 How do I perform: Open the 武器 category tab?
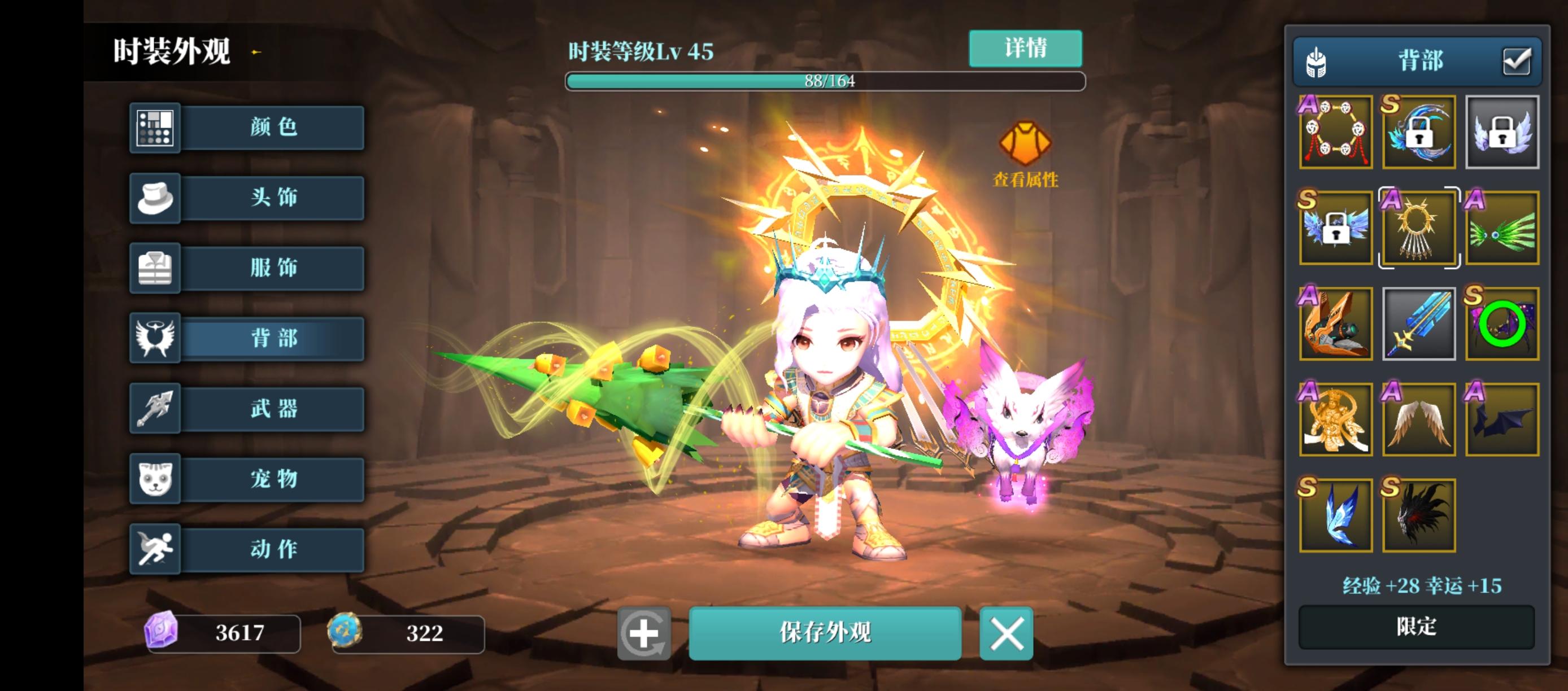(274, 409)
